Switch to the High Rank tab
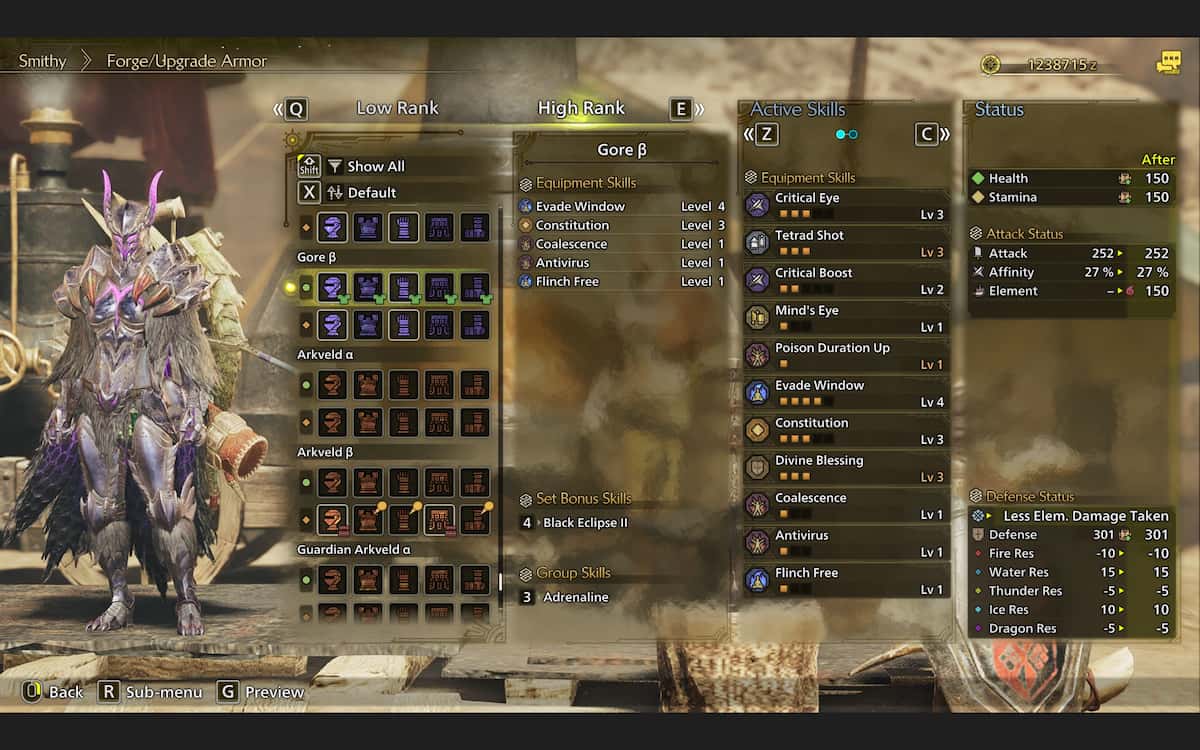The height and width of the screenshot is (750, 1200). click(x=581, y=108)
